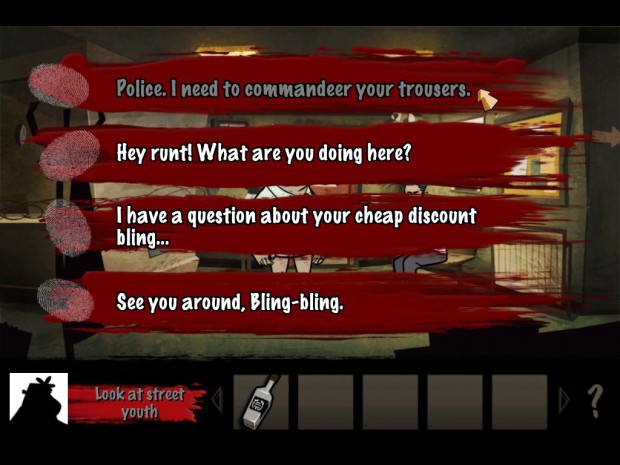Open the question mark help button
The height and width of the screenshot is (465, 620).
pos(595,402)
